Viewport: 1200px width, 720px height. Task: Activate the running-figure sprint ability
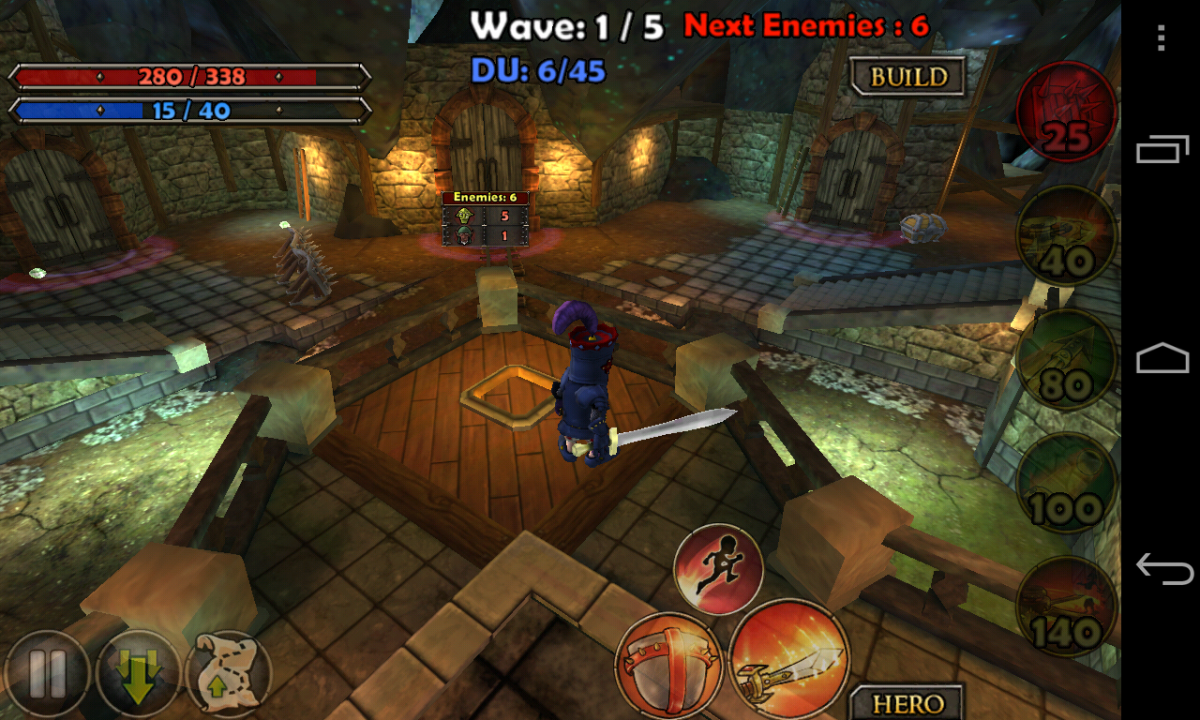(x=718, y=570)
